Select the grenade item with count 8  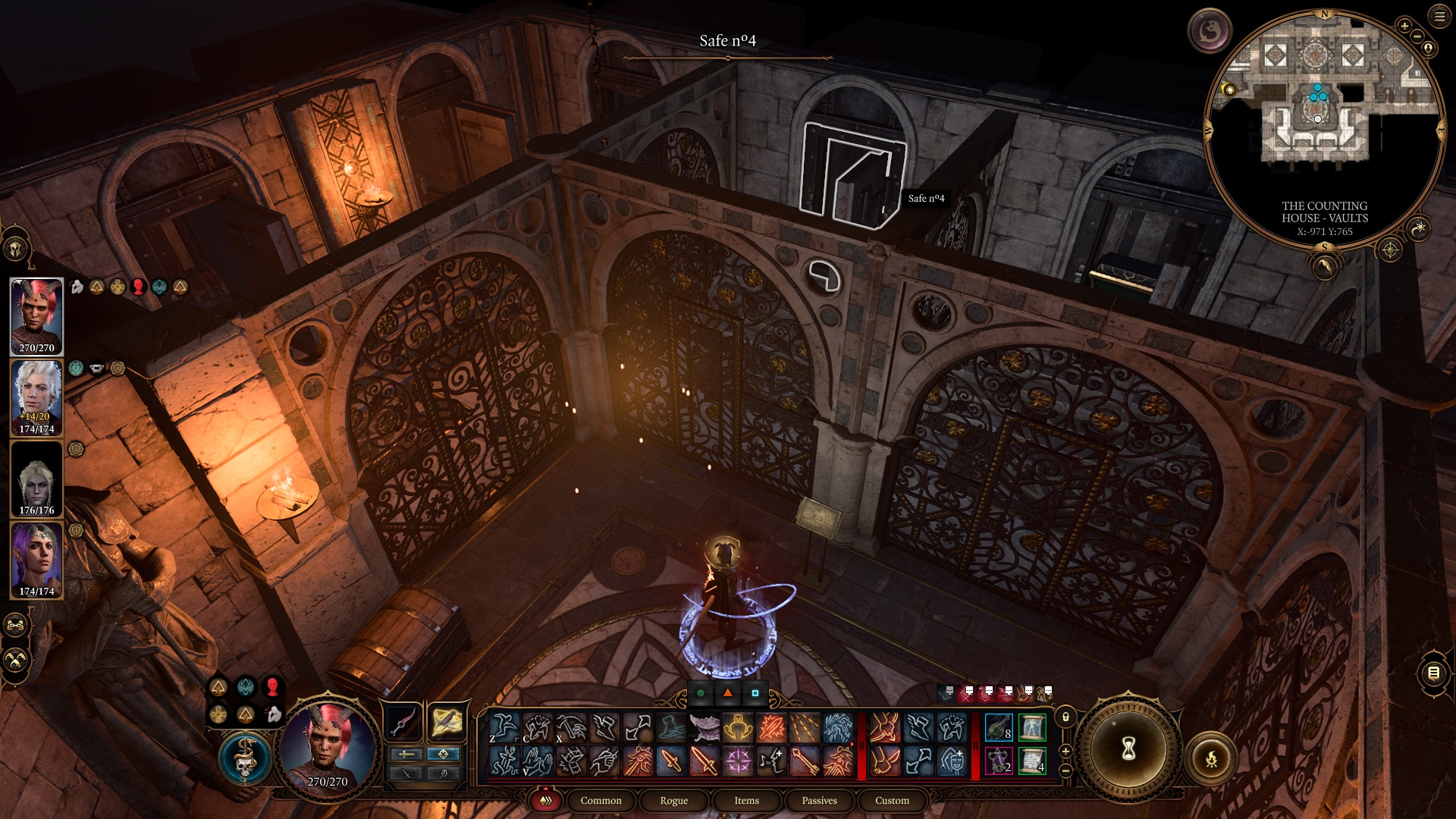tap(999, 727)
